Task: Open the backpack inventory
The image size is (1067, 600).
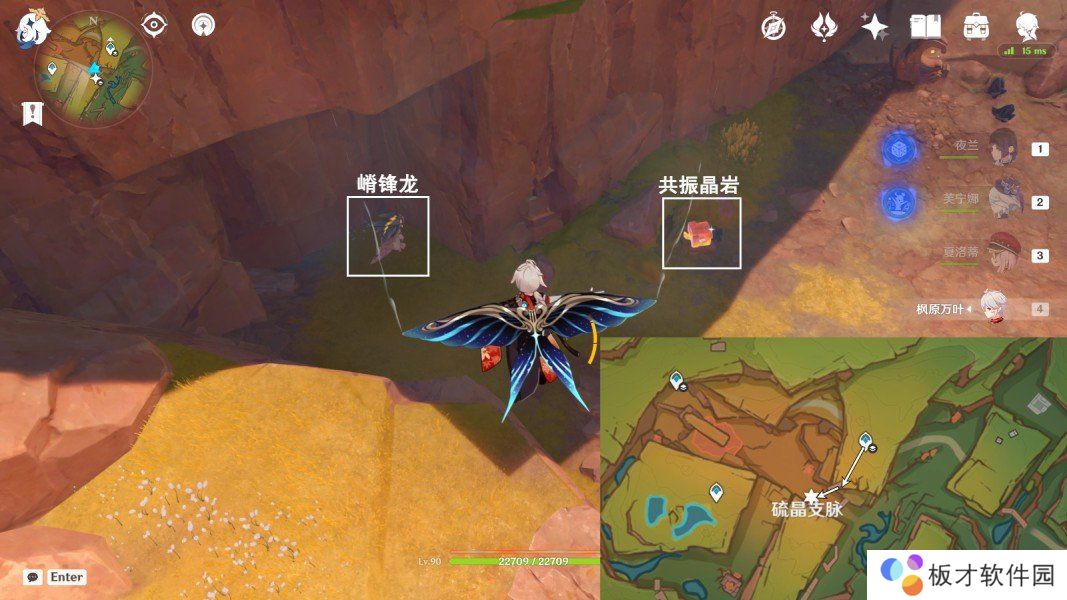Action: [976, 27]
